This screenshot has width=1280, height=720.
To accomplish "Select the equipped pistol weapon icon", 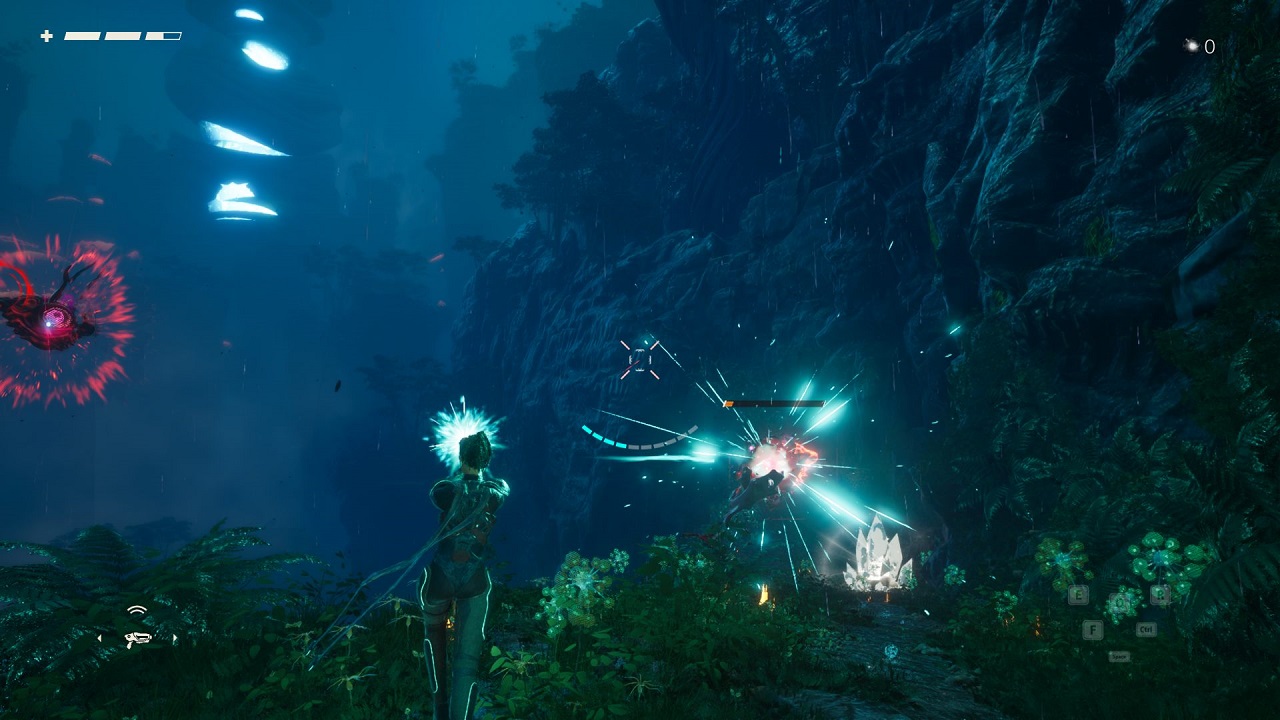I will (x=137, y=637).
